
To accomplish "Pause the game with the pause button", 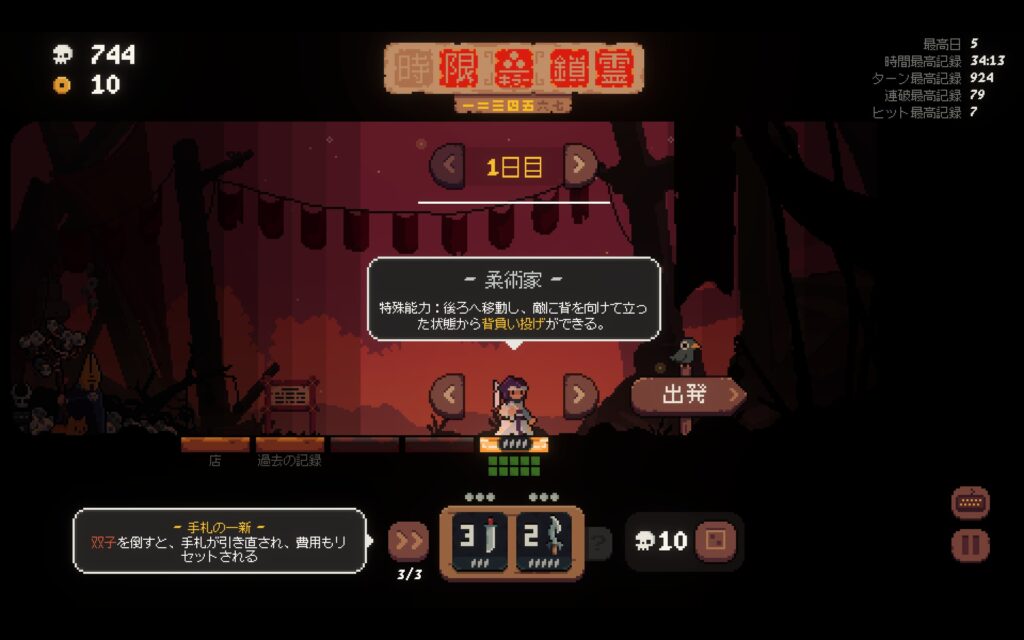I will pos(970,545).
